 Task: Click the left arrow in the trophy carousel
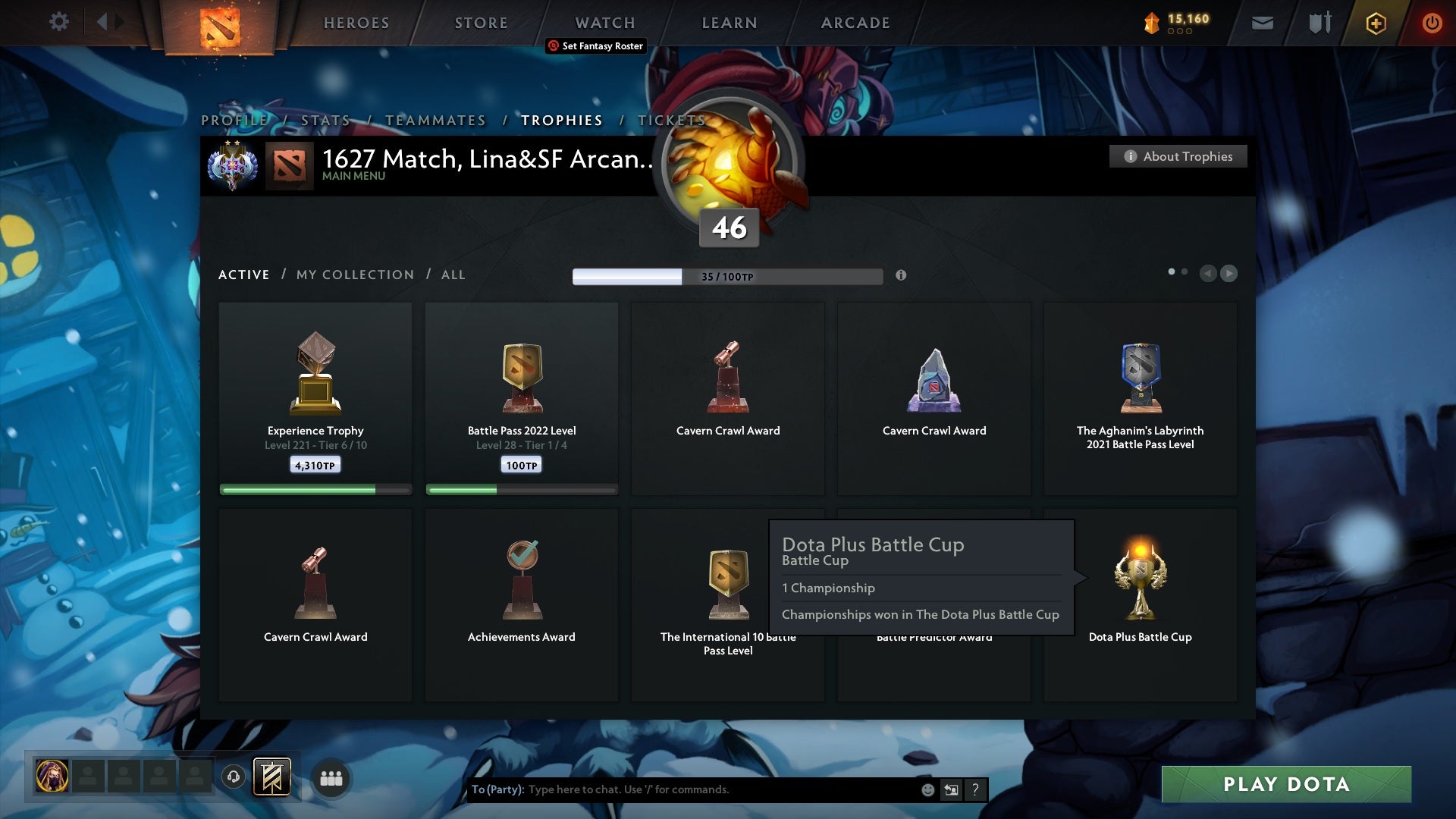click(x=1208, y=274)
